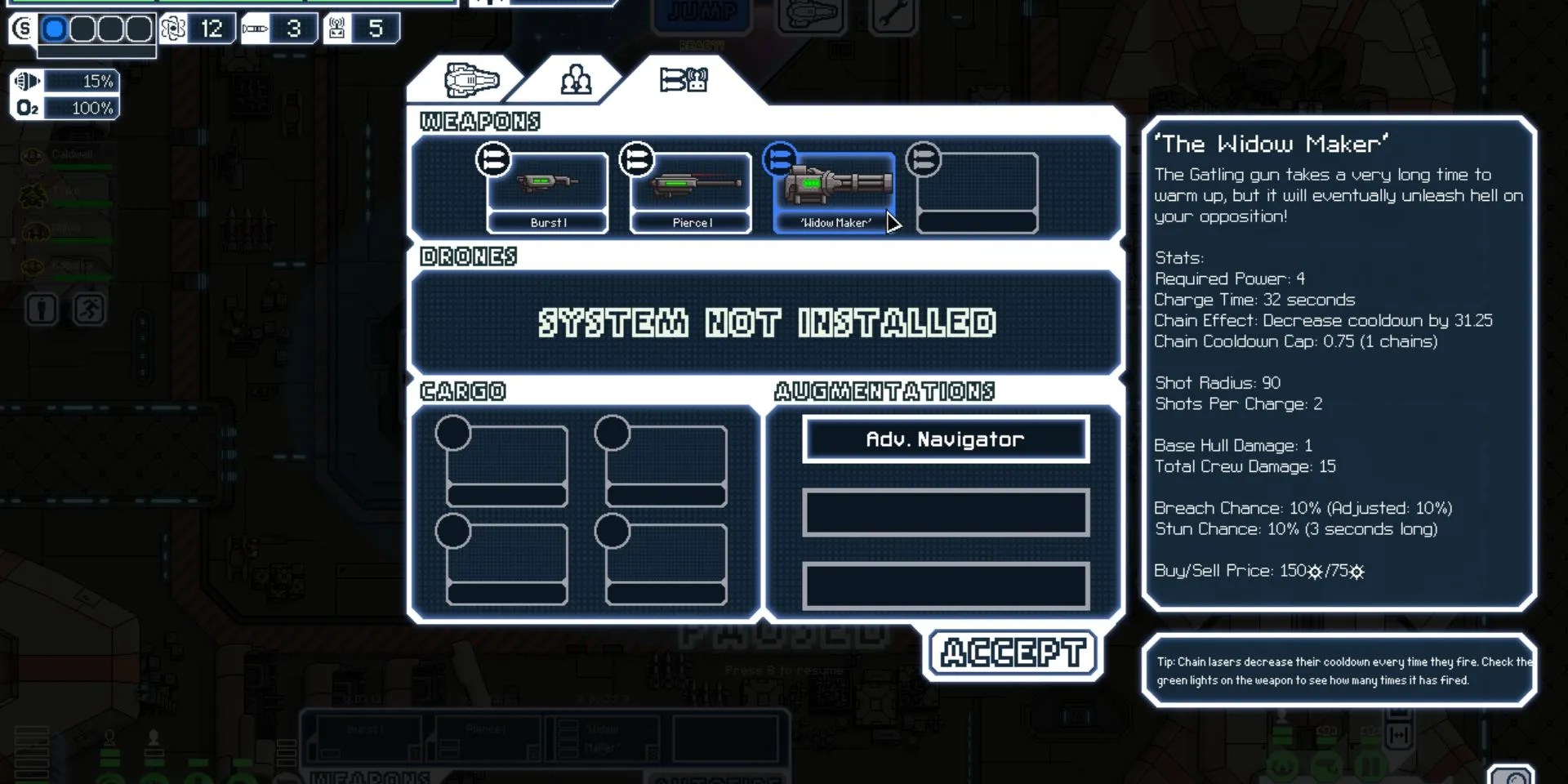Click the wrench ship upgrades icon
Viewport: 1568px width, 784px height.
pos(893,14)
